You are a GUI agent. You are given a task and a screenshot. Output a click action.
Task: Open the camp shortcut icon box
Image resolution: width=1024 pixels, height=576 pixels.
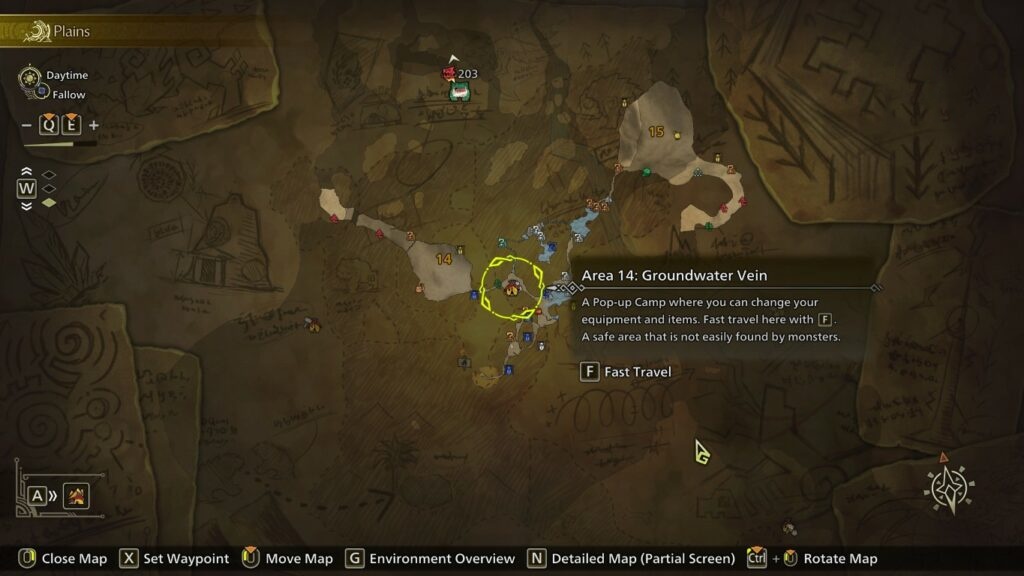[x=77, y=495]
